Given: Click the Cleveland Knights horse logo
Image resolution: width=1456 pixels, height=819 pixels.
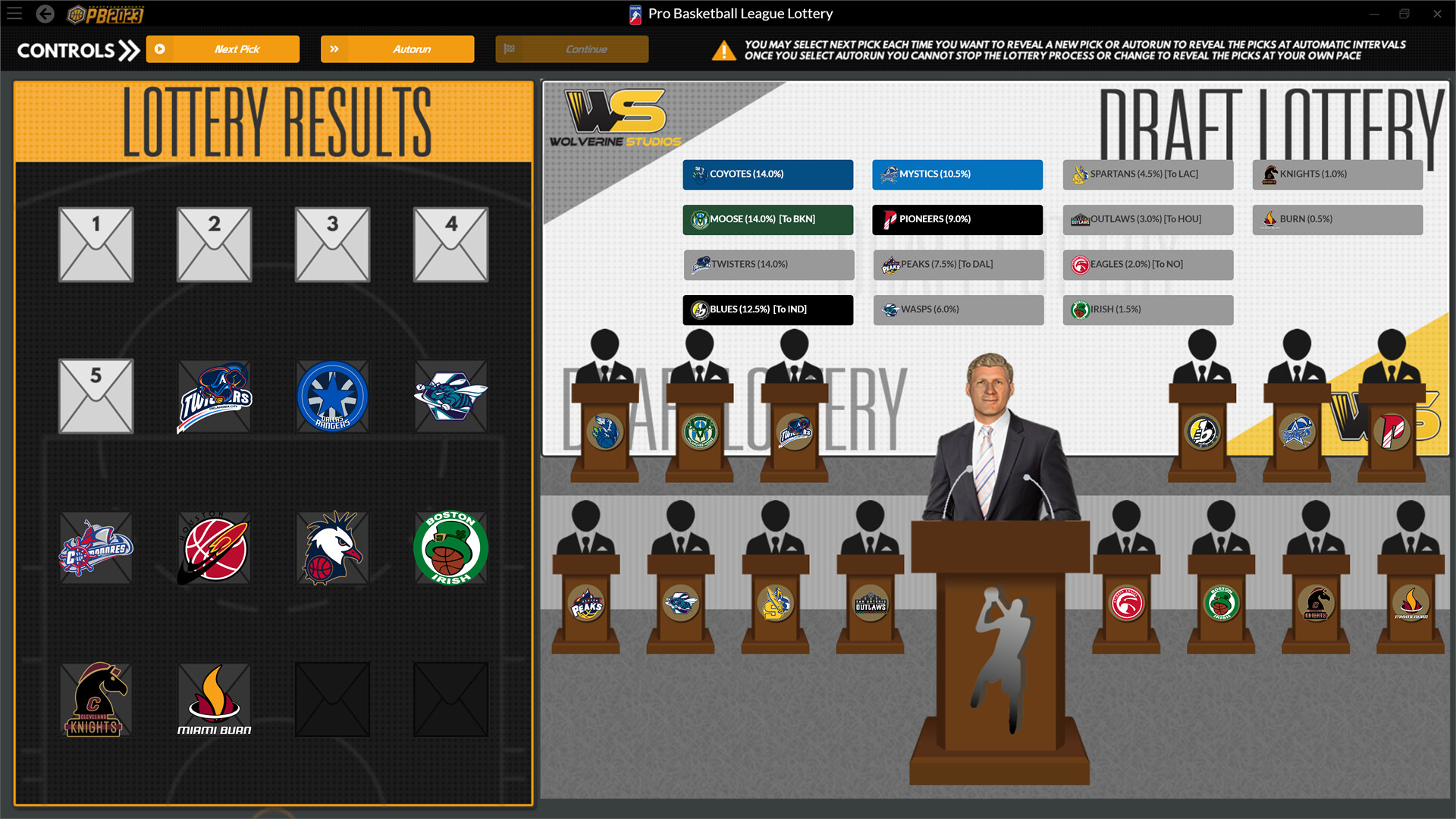Looking at the screenshot, I should click(96, 699).
